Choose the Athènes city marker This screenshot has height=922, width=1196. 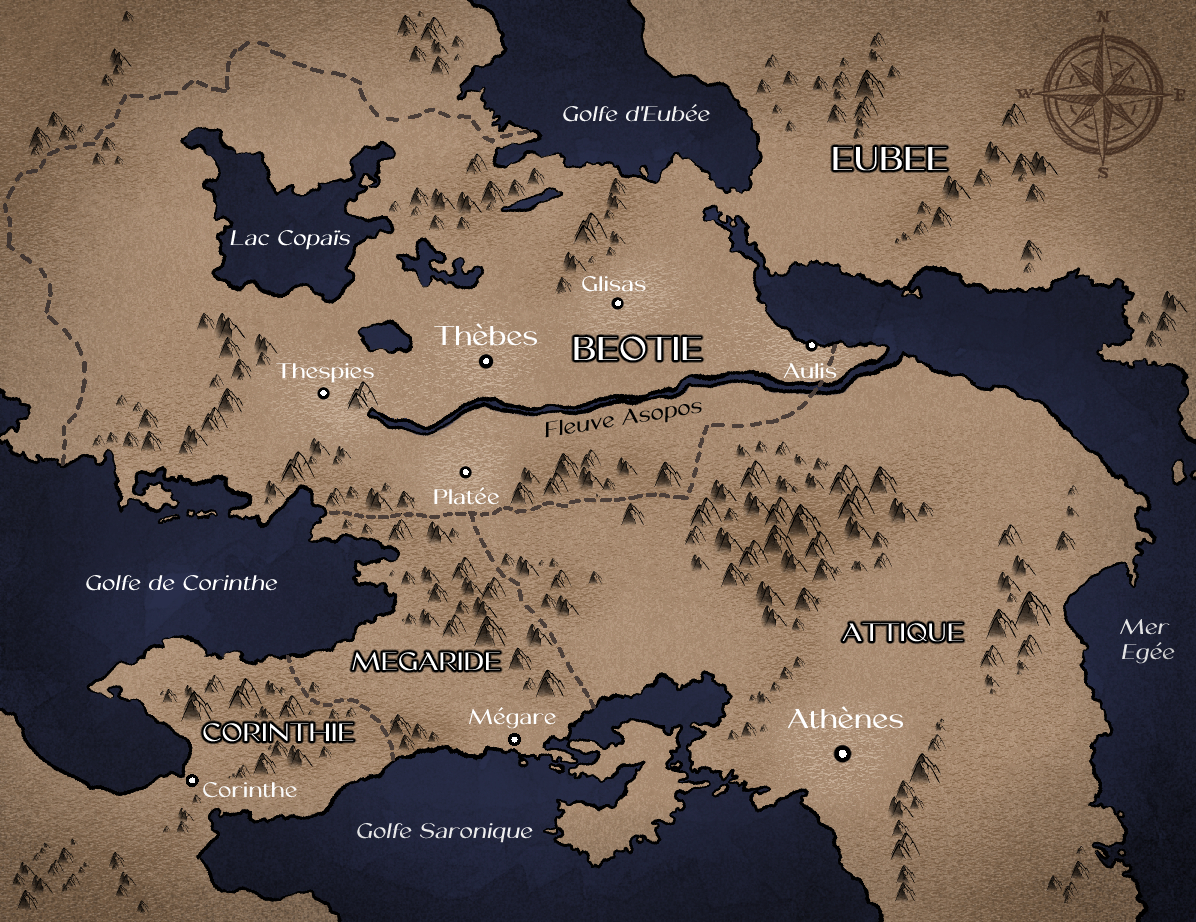click(x=843, y=753)
